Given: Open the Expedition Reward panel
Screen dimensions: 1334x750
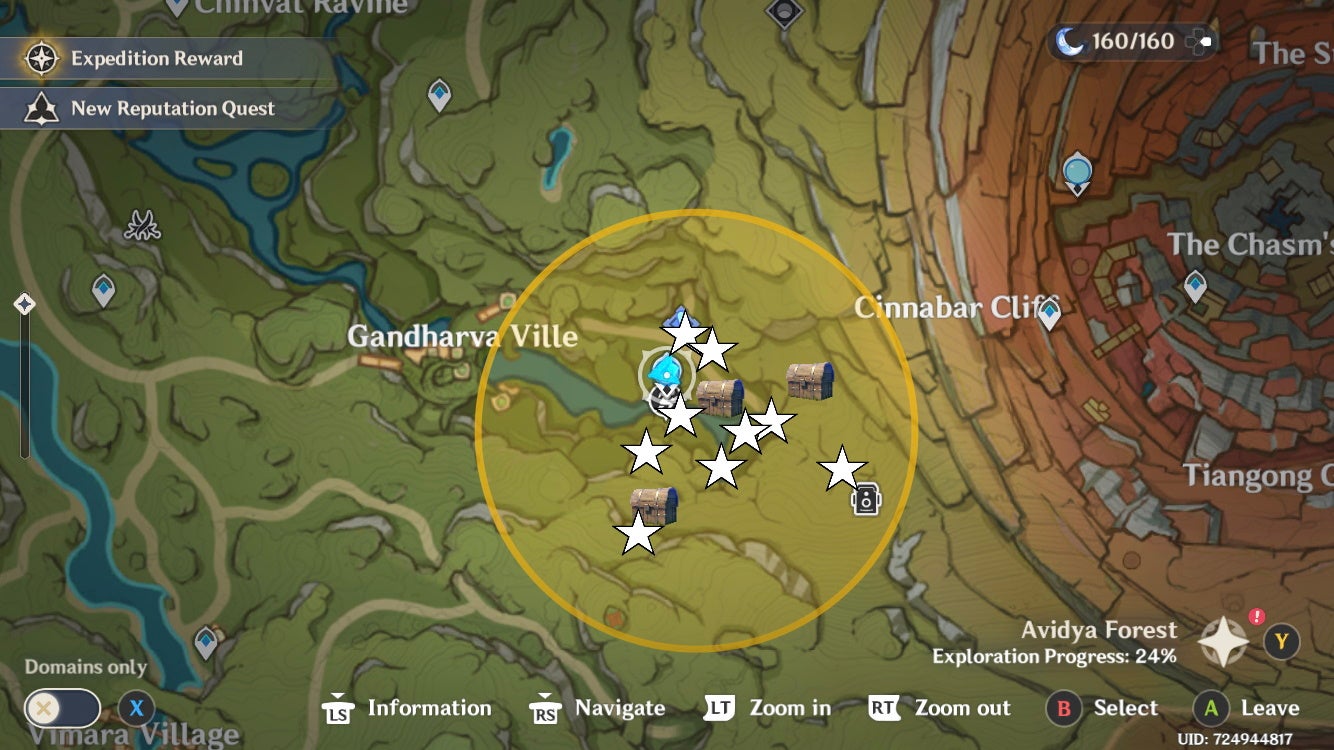Looking at the screenshot, I should pos(153,58).
